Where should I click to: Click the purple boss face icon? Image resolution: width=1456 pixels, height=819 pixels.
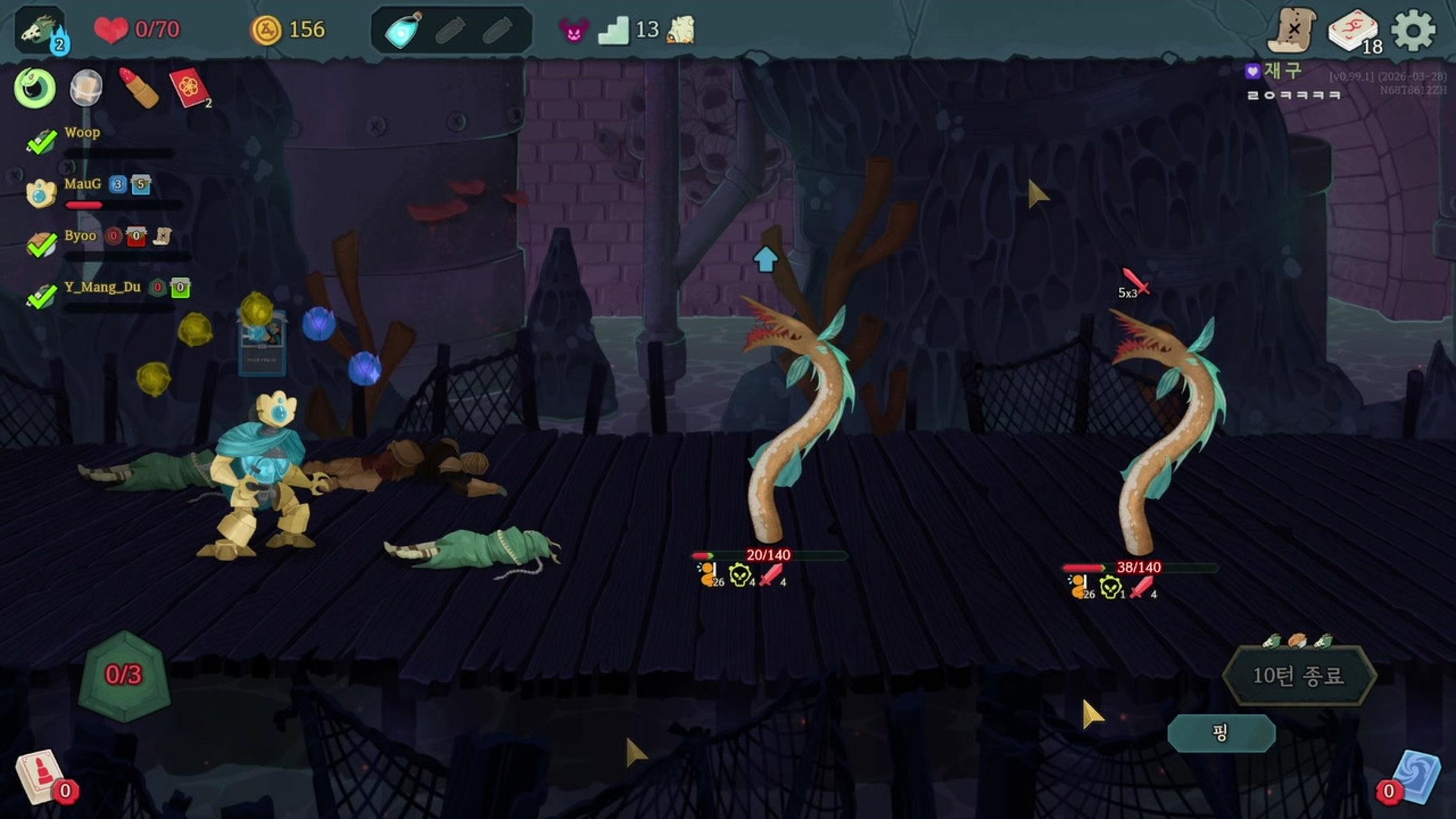(574, 30)
